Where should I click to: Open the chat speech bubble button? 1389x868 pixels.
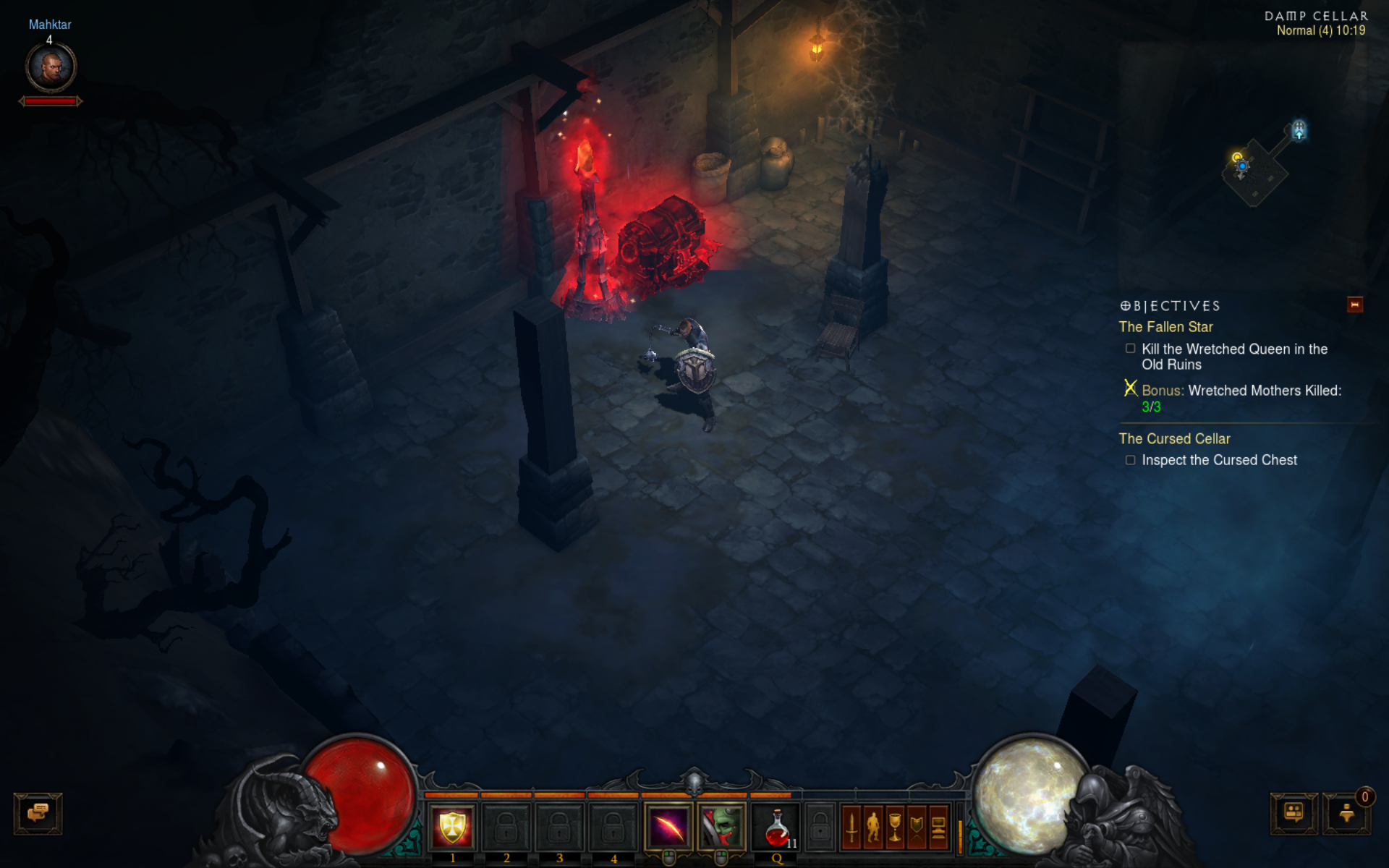click(x=38, y=813)
